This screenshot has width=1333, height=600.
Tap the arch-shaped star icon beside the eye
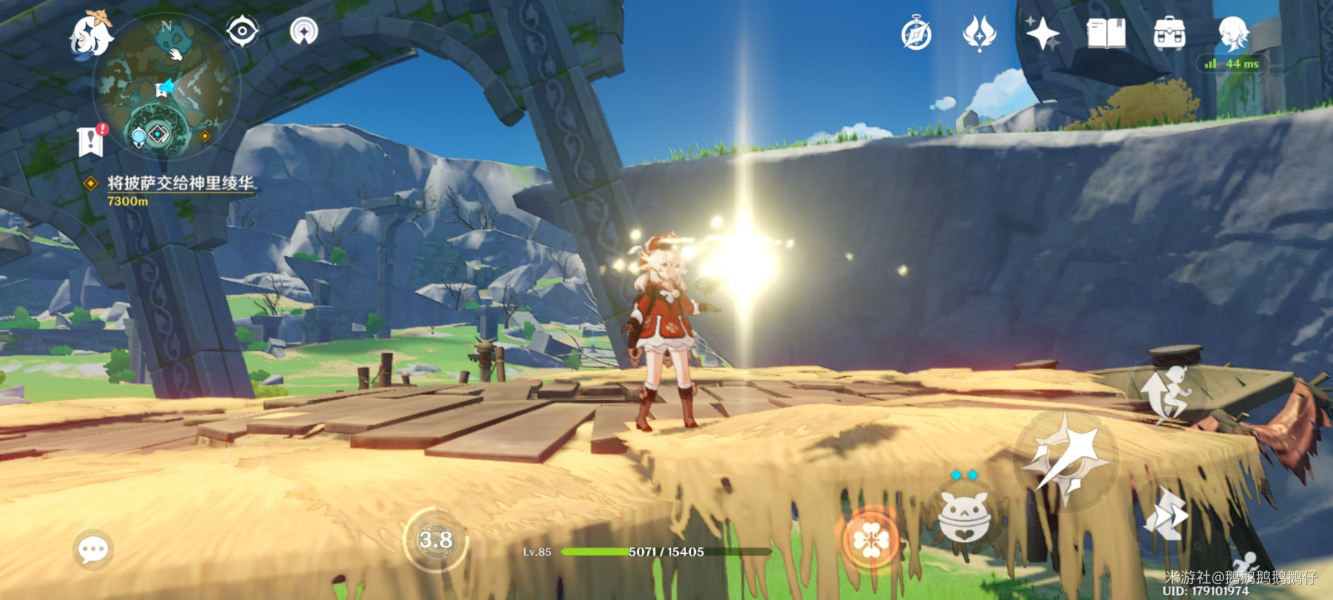pyautogui.click(x=304, y=31)
